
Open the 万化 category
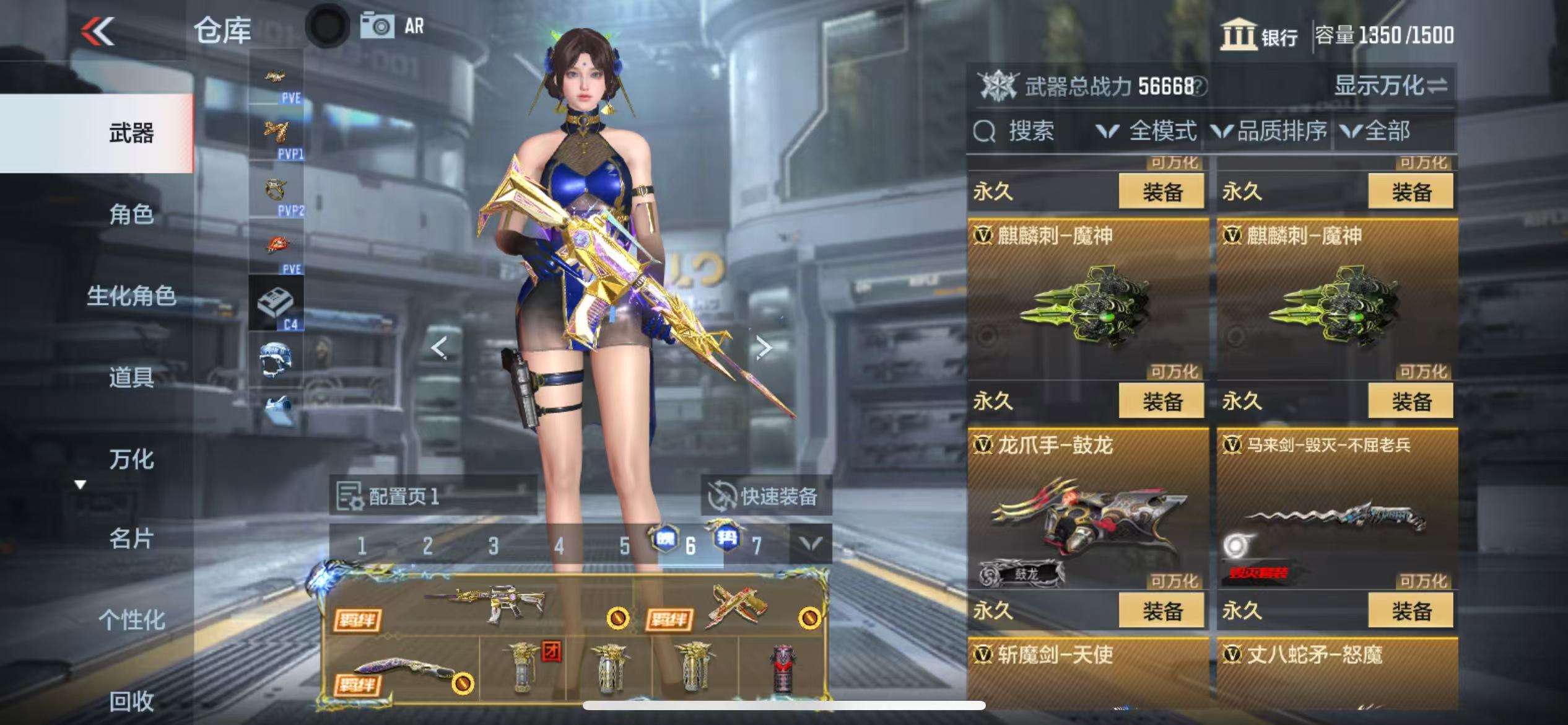pyautogui.click(x=131, y=459)
